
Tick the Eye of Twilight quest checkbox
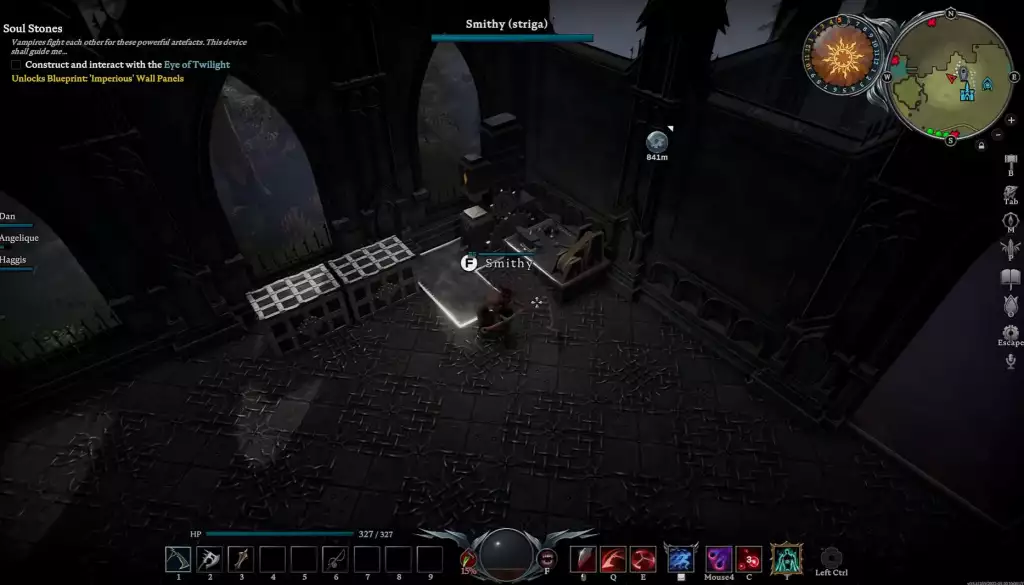pos(16,65)
